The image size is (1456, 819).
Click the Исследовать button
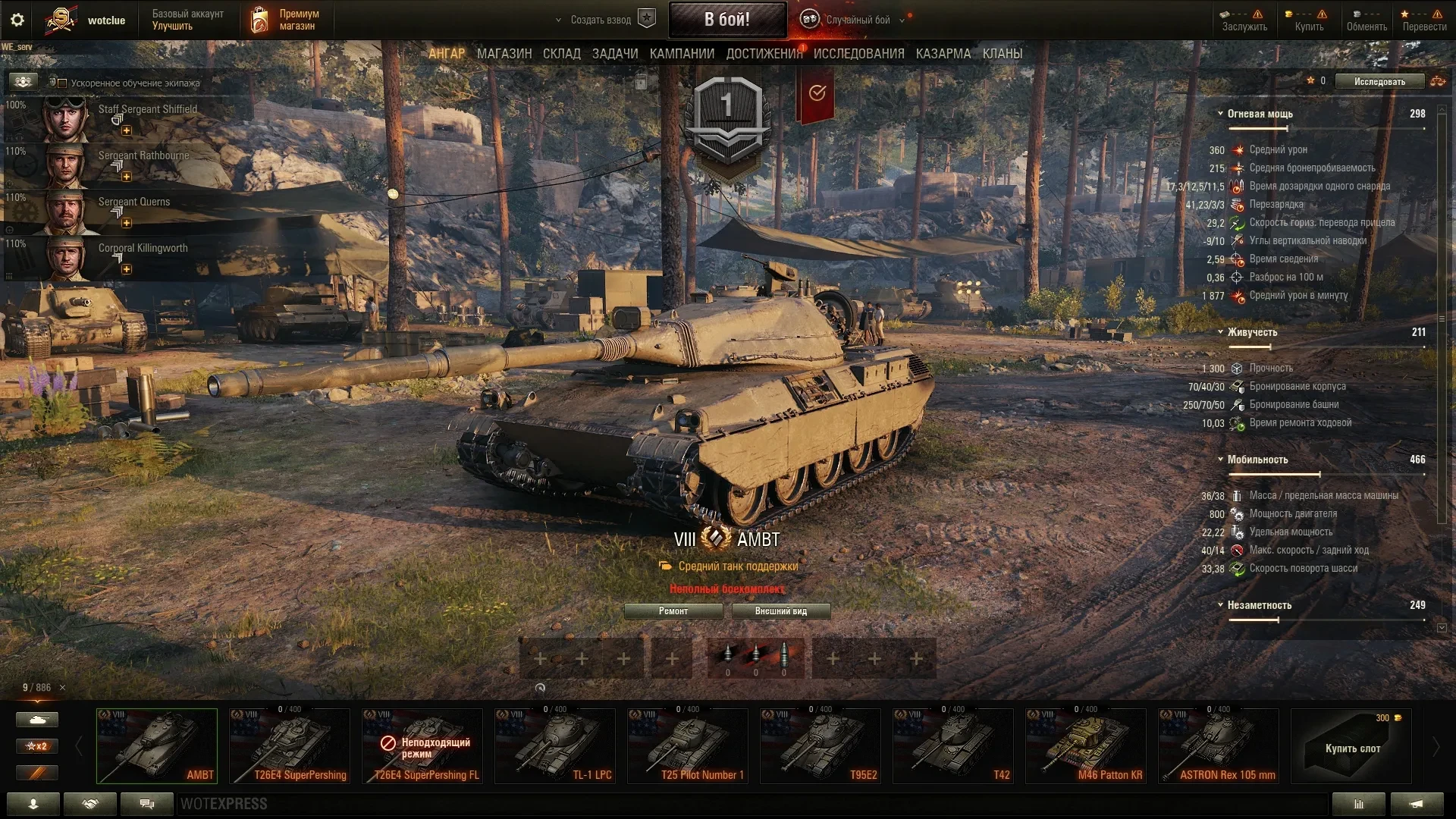pos(1379,81)
